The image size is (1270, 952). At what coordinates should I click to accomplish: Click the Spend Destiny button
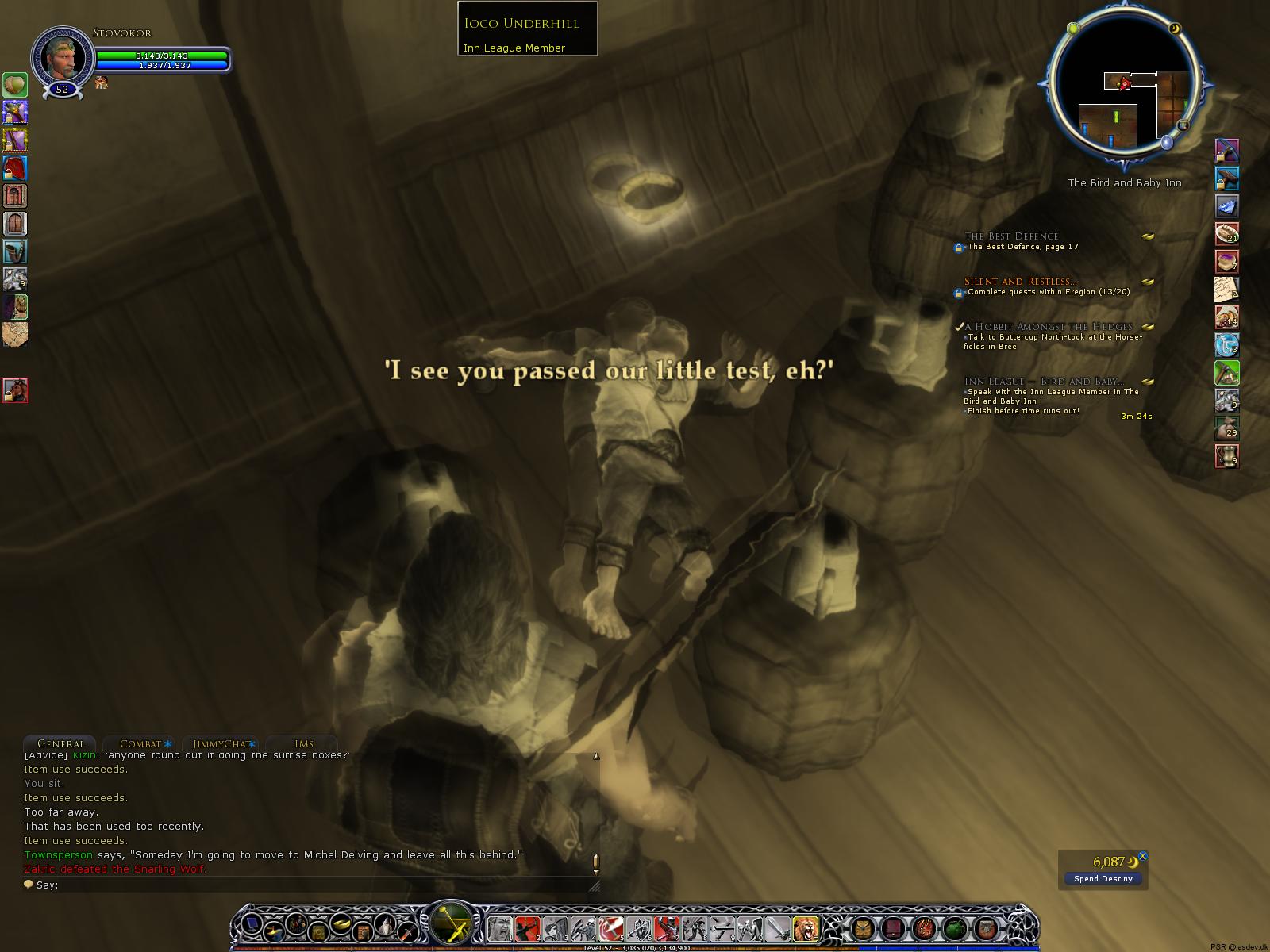(x=1103, y=878)
